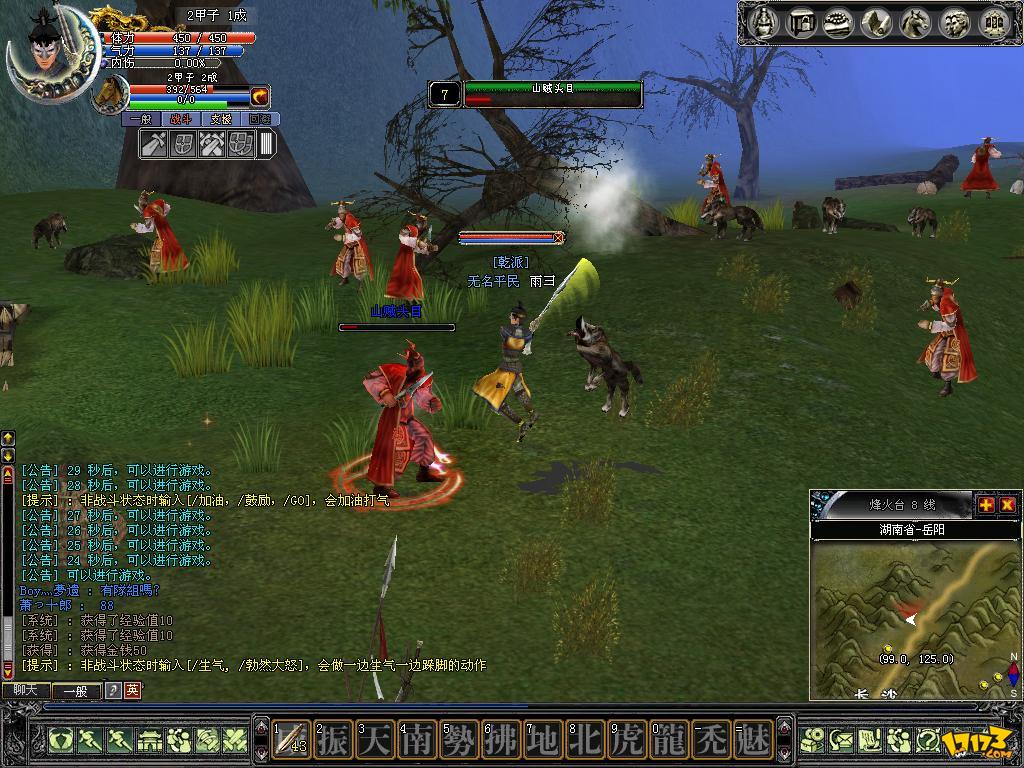Select the horse mount portrait
This screenshot has width=1024, height=768.
109,94
